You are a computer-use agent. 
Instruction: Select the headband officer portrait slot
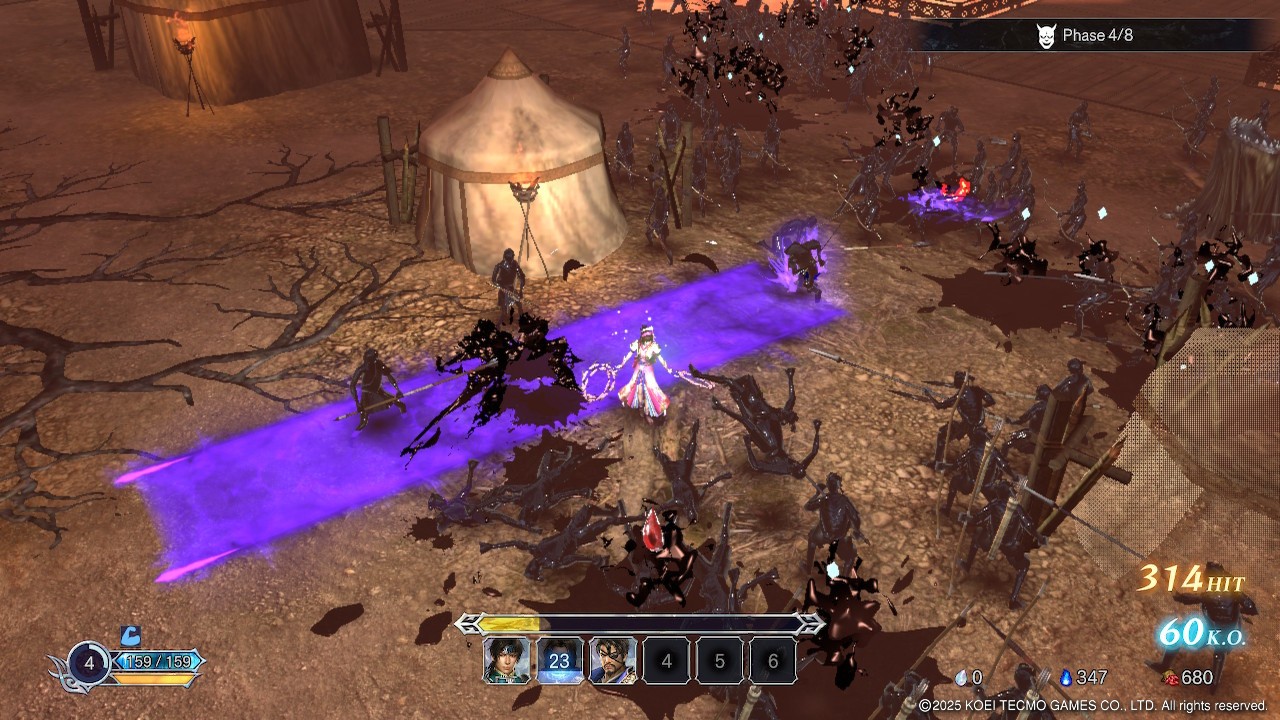[507, 661]
